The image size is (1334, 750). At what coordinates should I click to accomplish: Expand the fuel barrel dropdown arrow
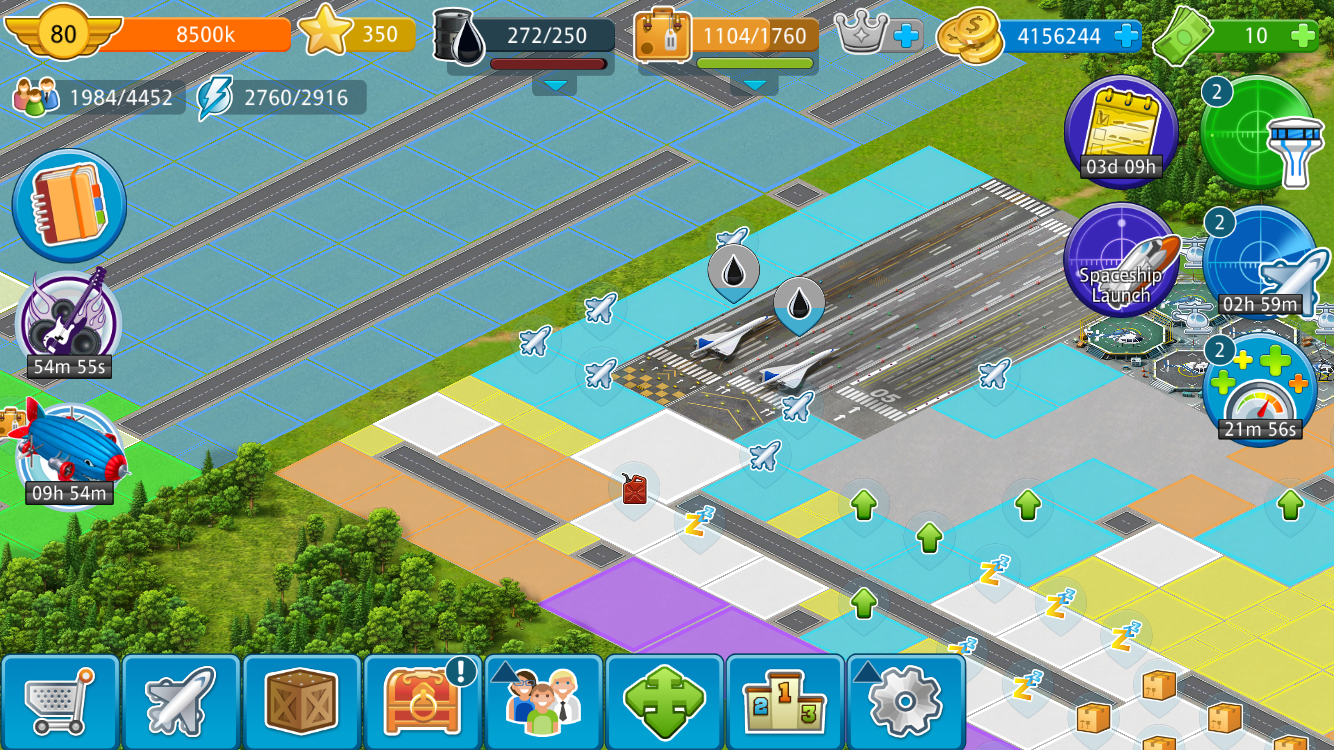[554, 86]
